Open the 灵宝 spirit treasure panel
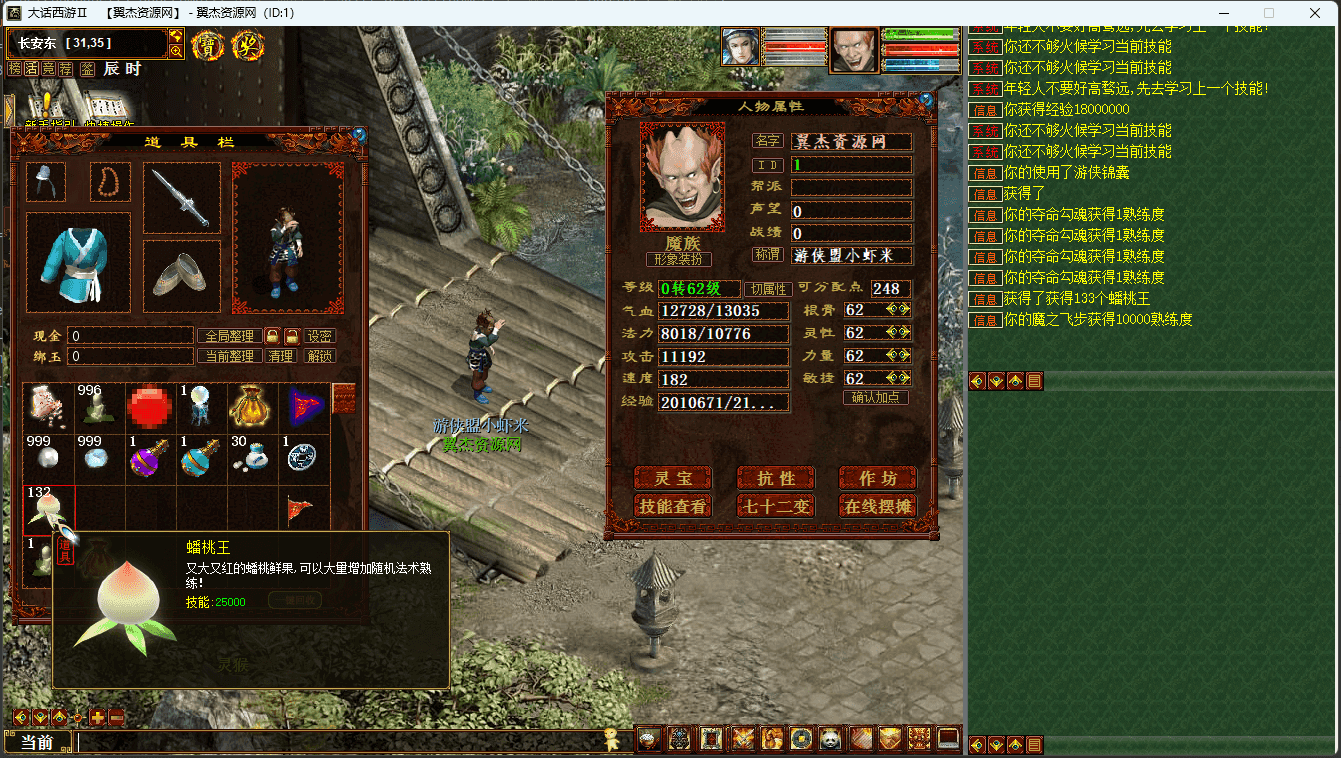The image size is (1341, 758). [x=673, y=478]
